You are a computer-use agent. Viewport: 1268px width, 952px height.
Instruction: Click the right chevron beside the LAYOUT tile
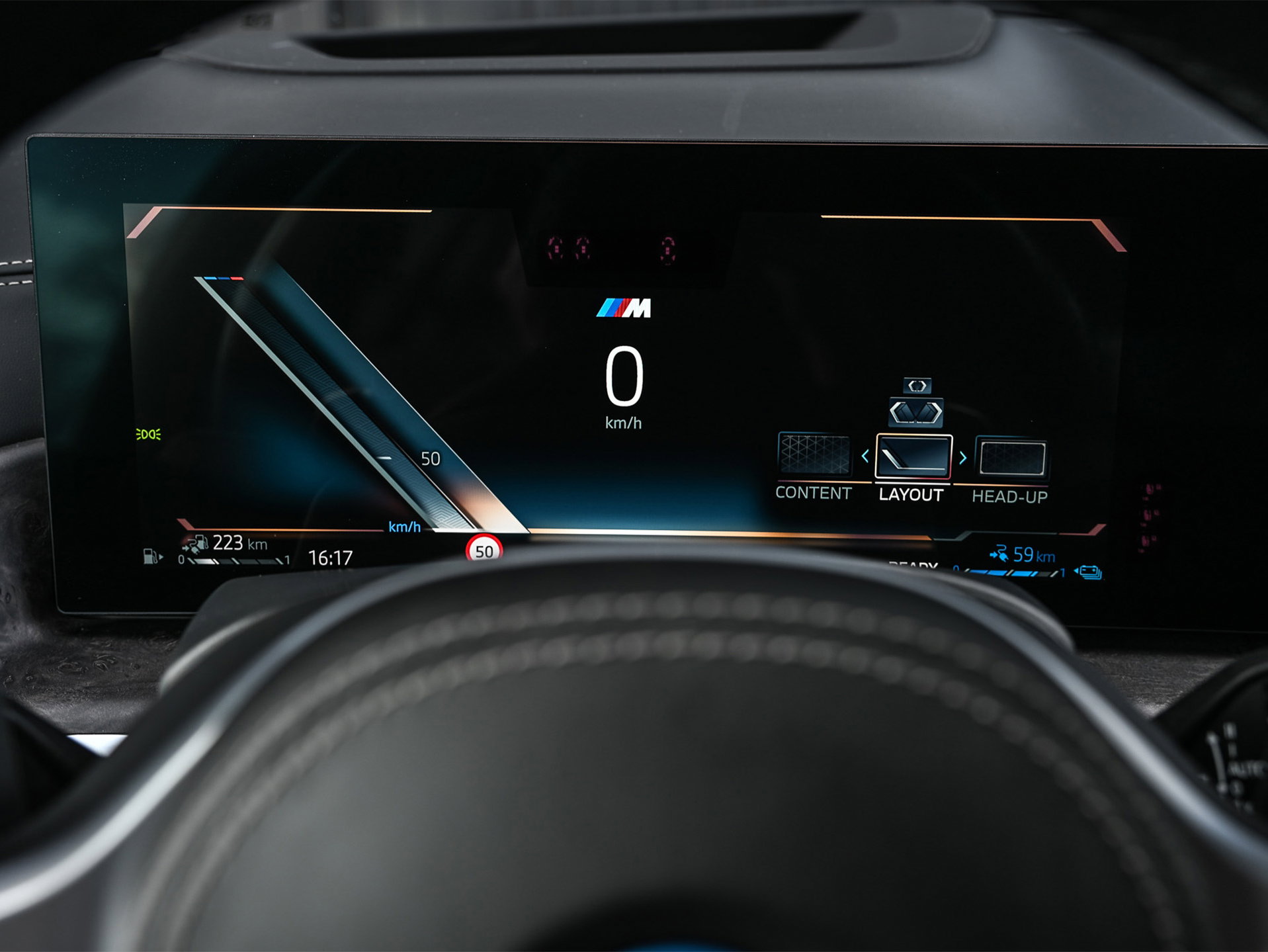coord(963,457)
